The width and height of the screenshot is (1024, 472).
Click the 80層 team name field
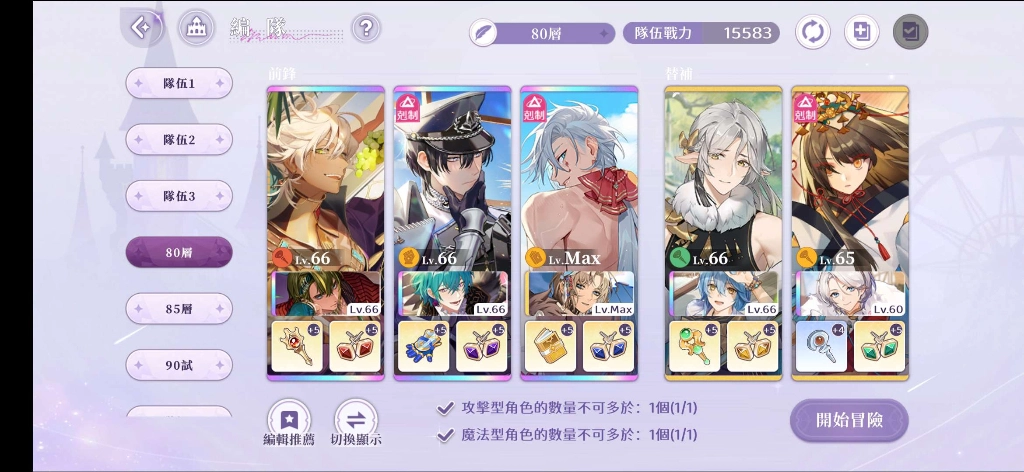click(543, 33)
